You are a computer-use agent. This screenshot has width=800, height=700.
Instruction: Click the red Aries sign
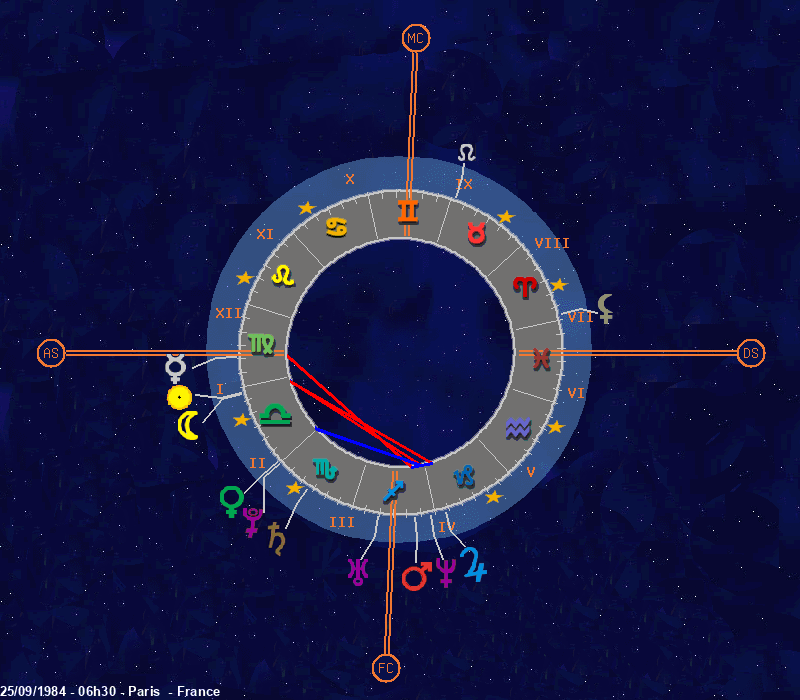[x=524, y=287]
